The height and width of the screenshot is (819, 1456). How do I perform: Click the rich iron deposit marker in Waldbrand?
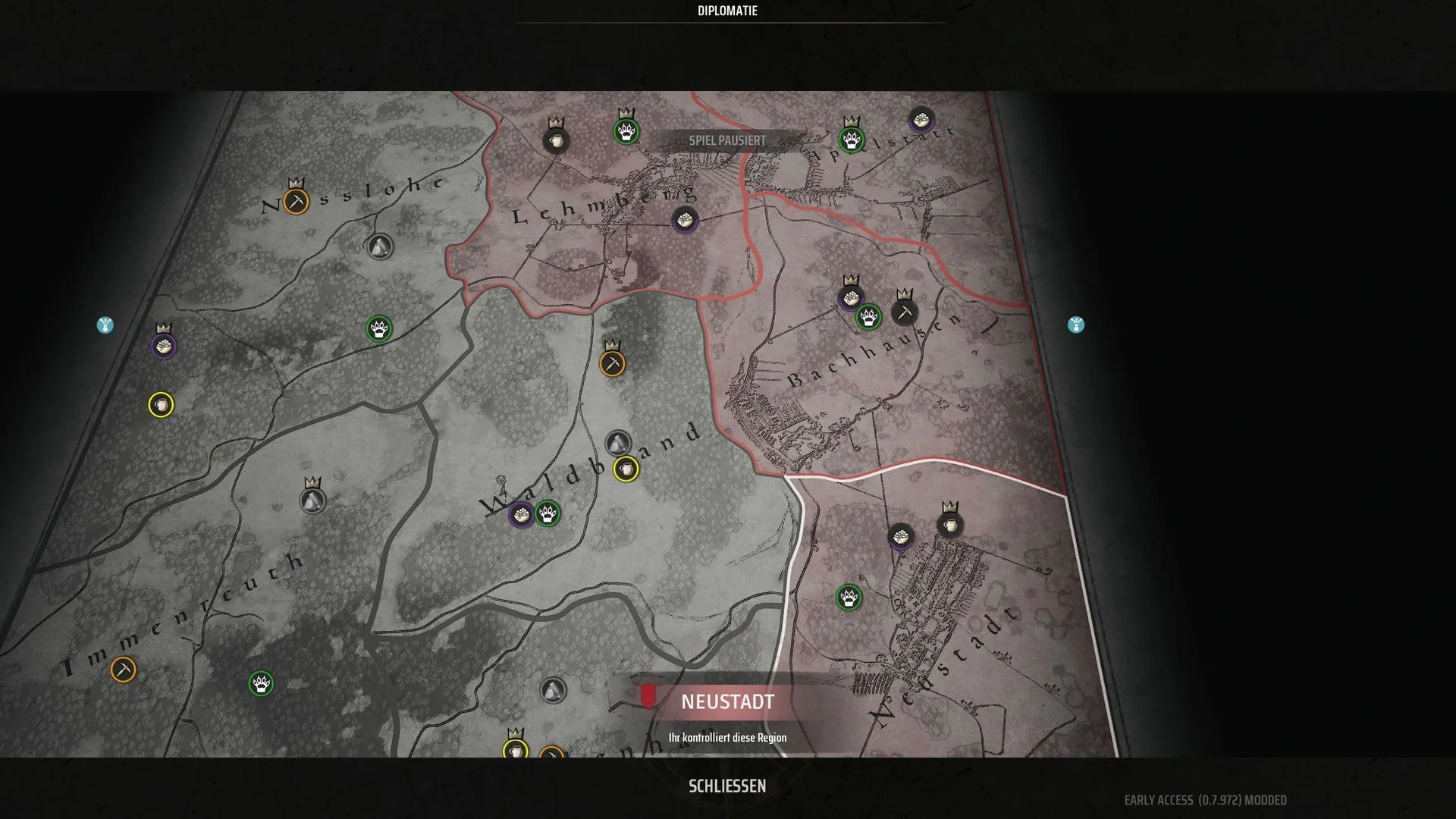(613, 364)
